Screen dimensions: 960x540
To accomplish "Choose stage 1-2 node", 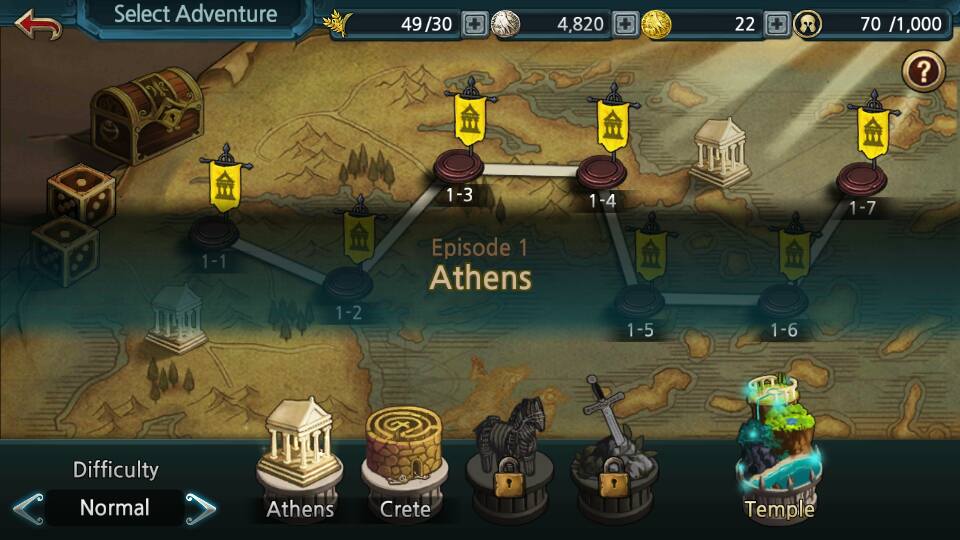I will point(348,281).
